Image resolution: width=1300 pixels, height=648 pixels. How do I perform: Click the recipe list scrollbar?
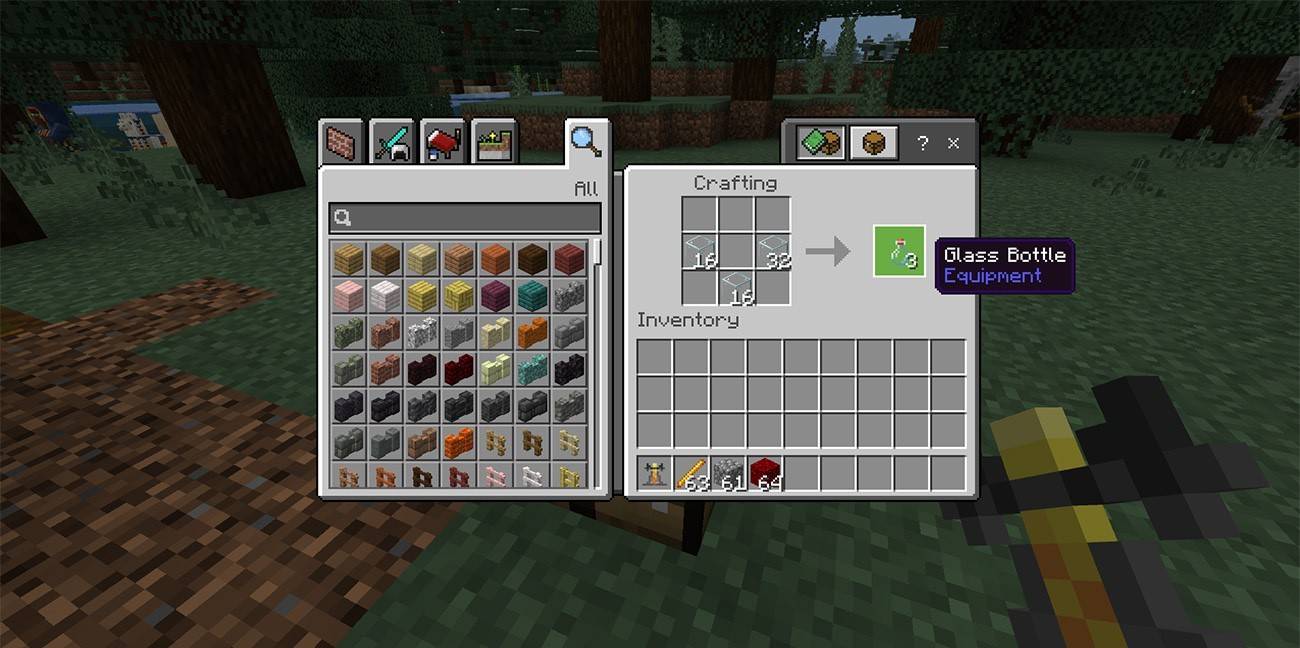pos(598,252)
